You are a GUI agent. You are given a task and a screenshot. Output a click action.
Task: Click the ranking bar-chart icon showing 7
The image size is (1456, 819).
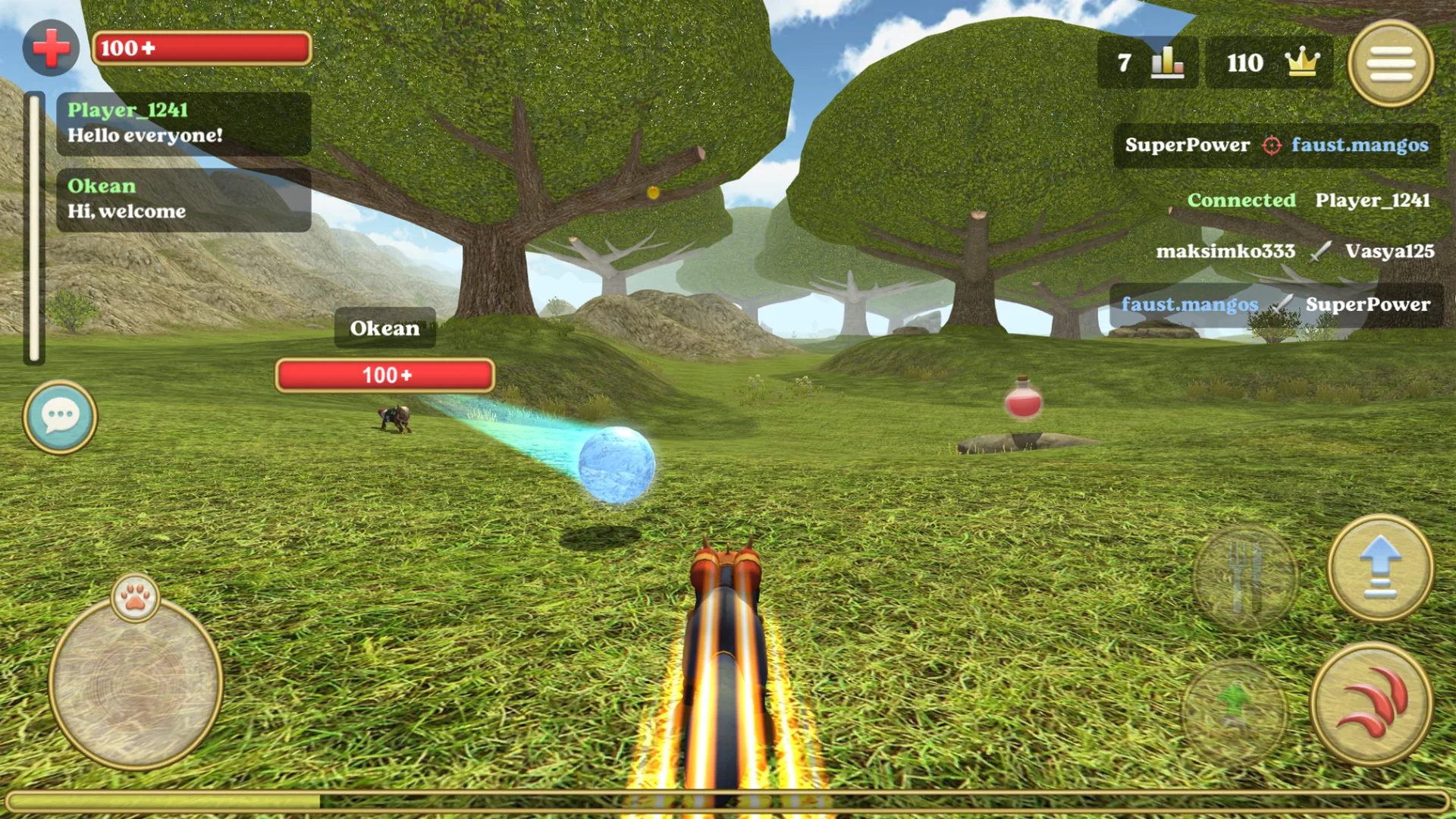point(1168,63)
